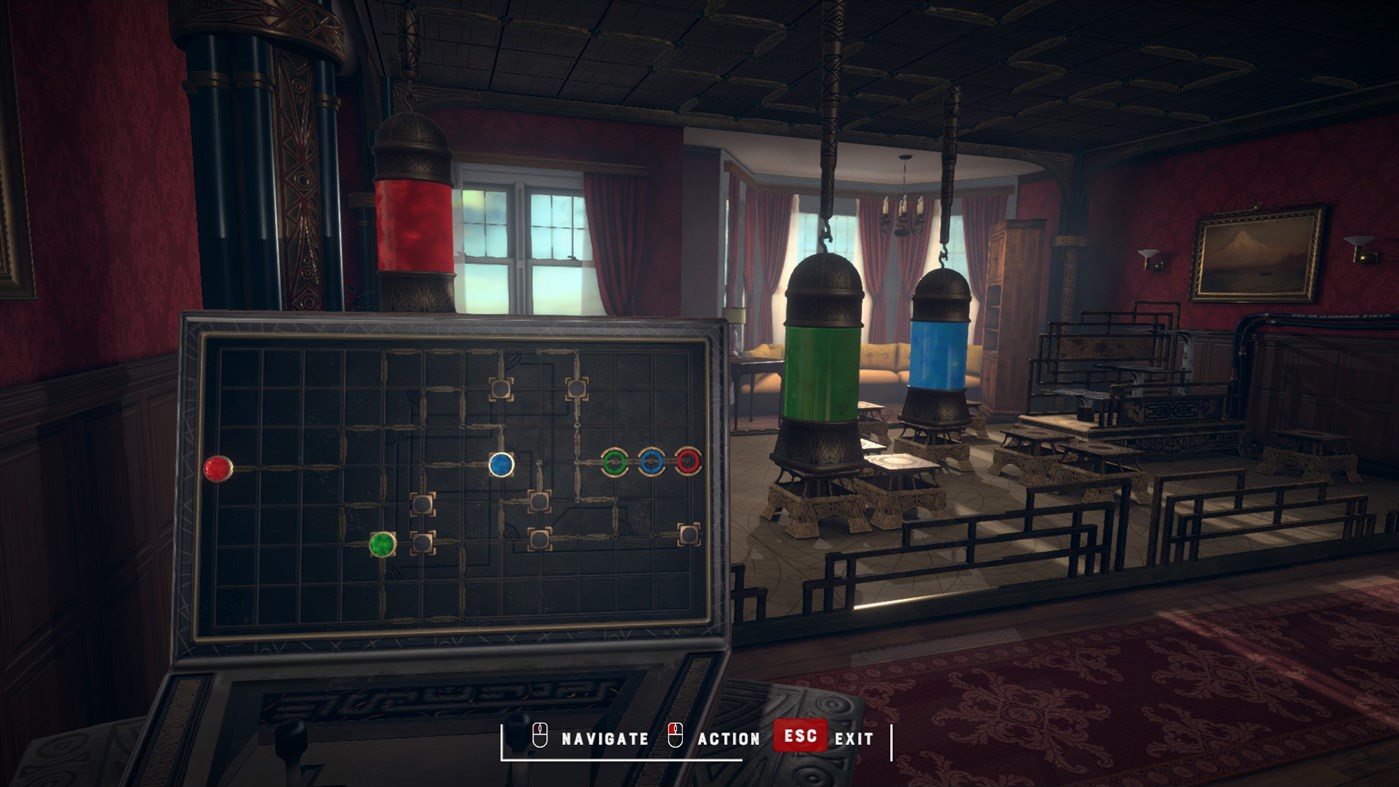This screenshot has height=787, width=1399.
Task: Click the far-right square connector on the board
Action: tap(690, 535)
